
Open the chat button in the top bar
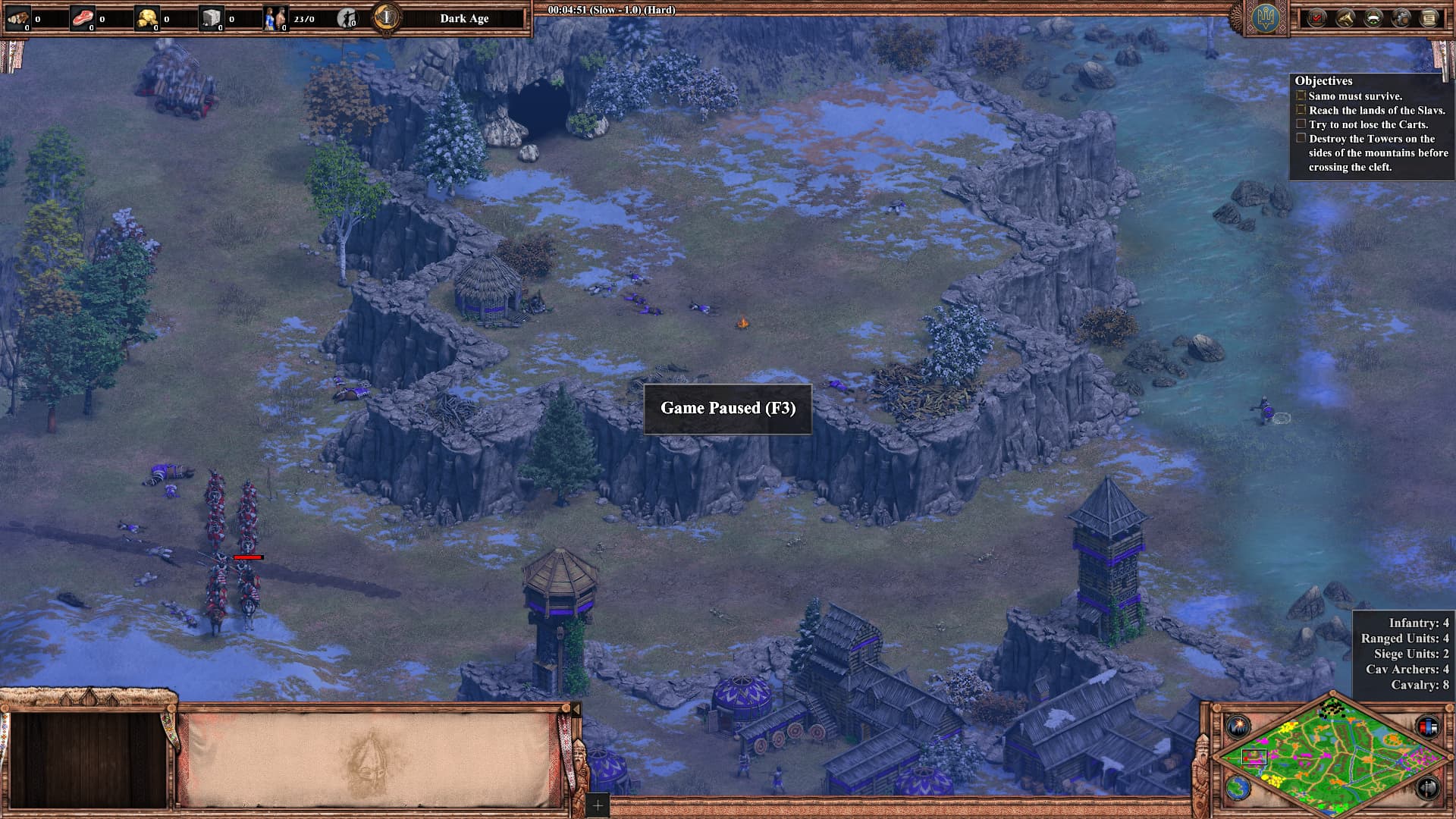(1401, 18)
